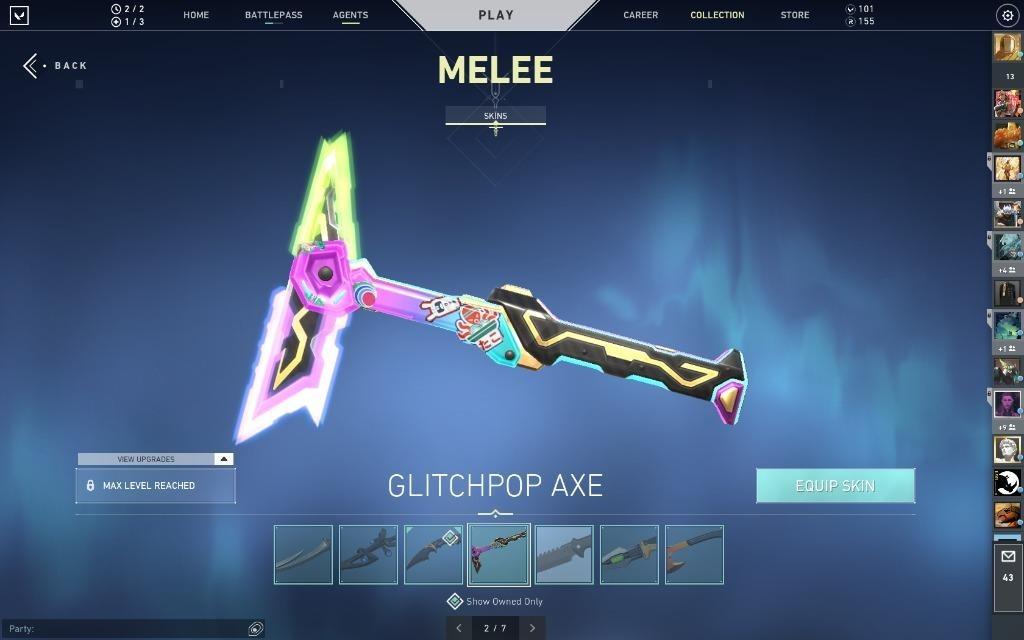
Task: Click the Play button
Action: pos(496,15)
